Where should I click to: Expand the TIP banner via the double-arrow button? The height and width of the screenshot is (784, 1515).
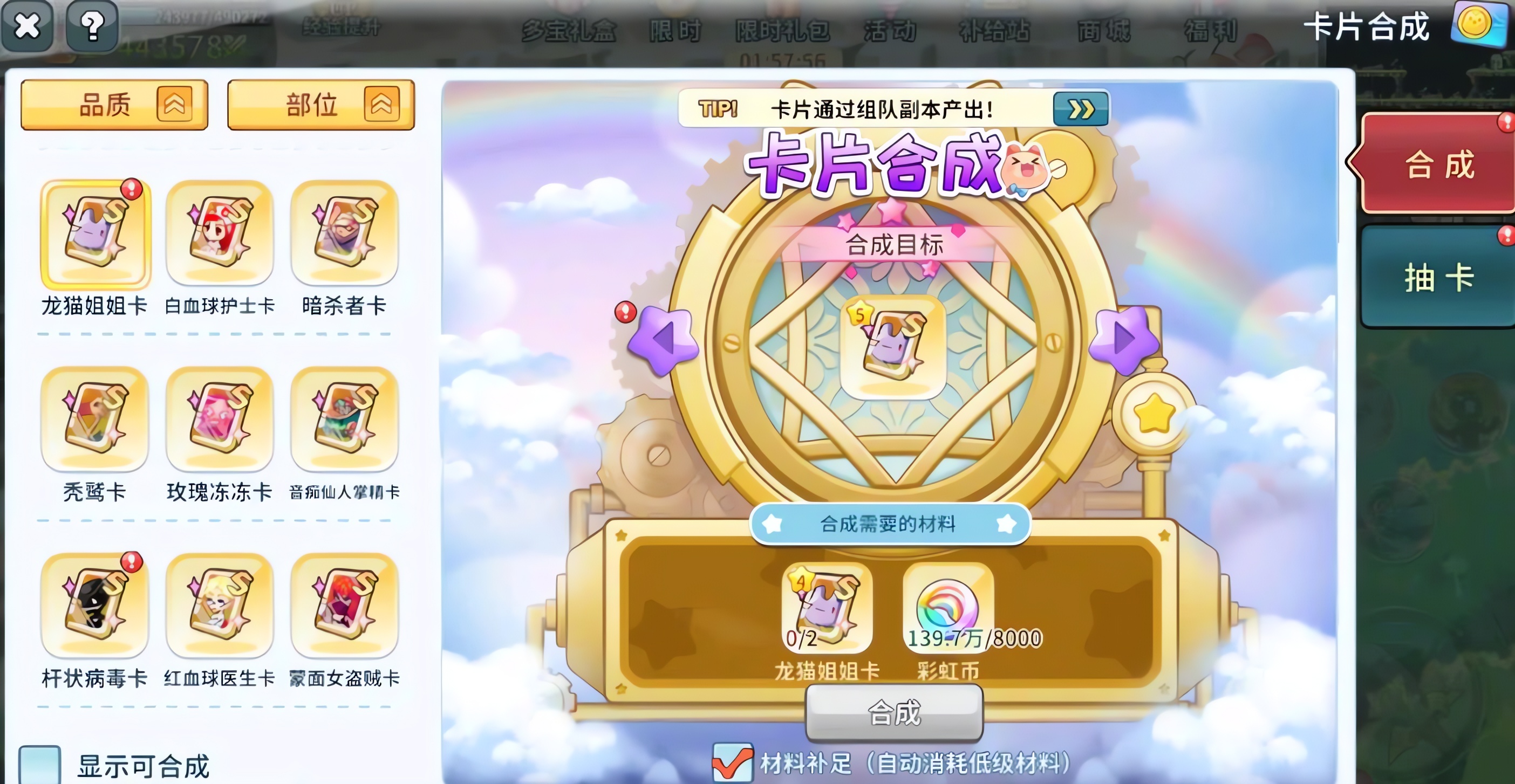(x=1080, y=110)
